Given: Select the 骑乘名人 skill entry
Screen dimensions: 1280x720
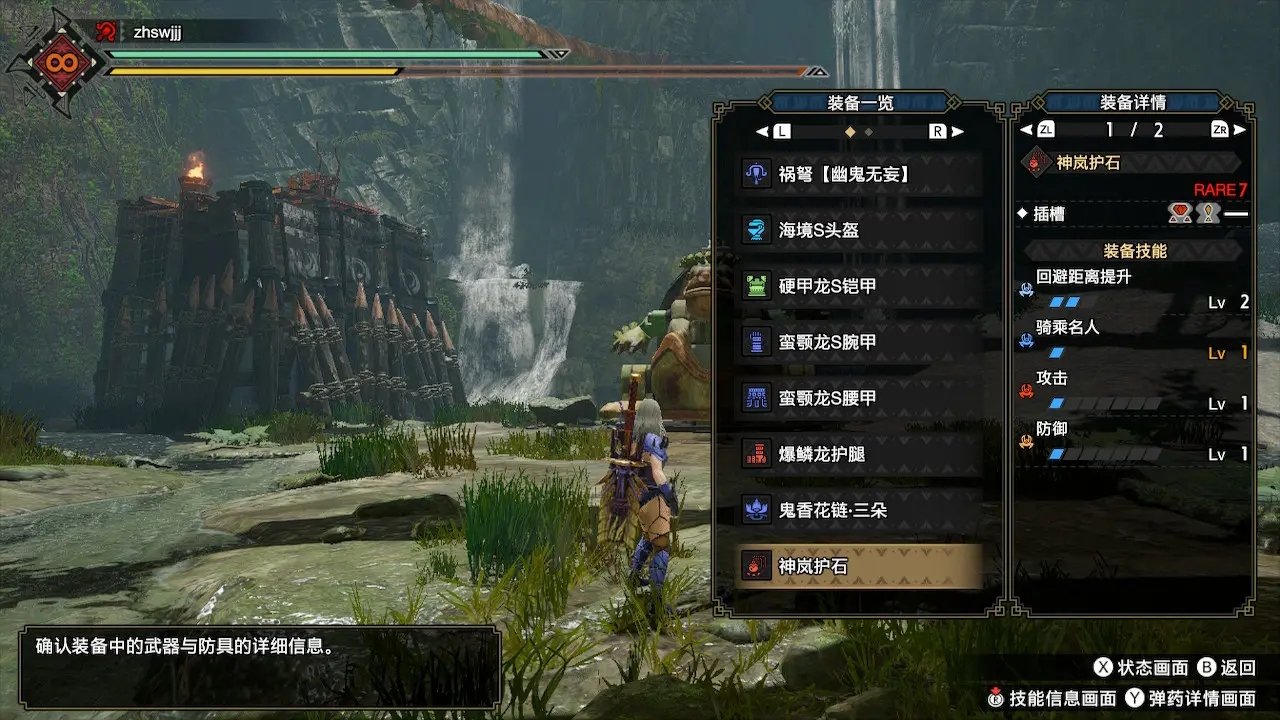Looking at the screenshot, I should [x=1133, y=340].
